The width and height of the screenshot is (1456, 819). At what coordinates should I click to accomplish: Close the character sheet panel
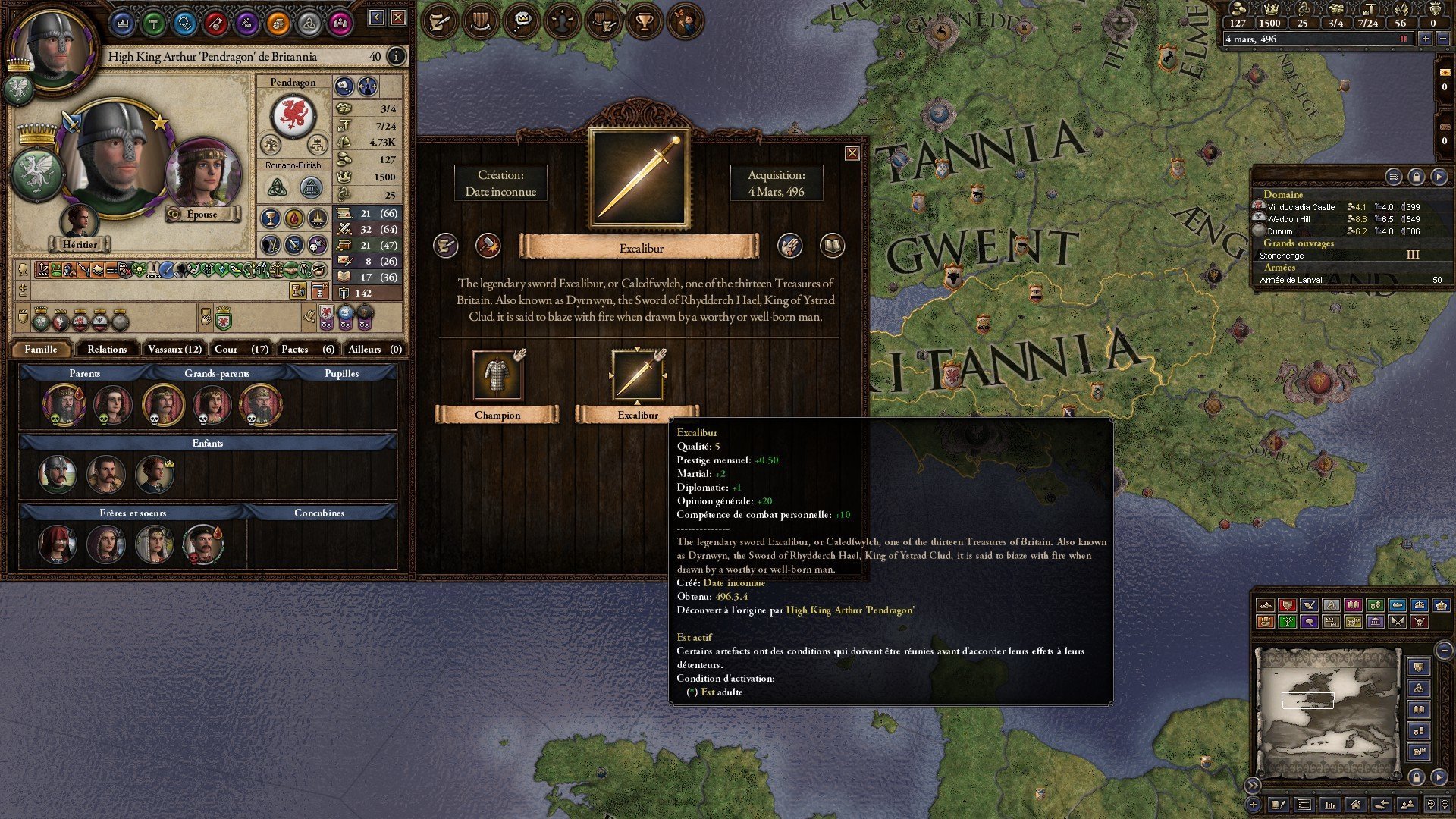tap(397, 17)
